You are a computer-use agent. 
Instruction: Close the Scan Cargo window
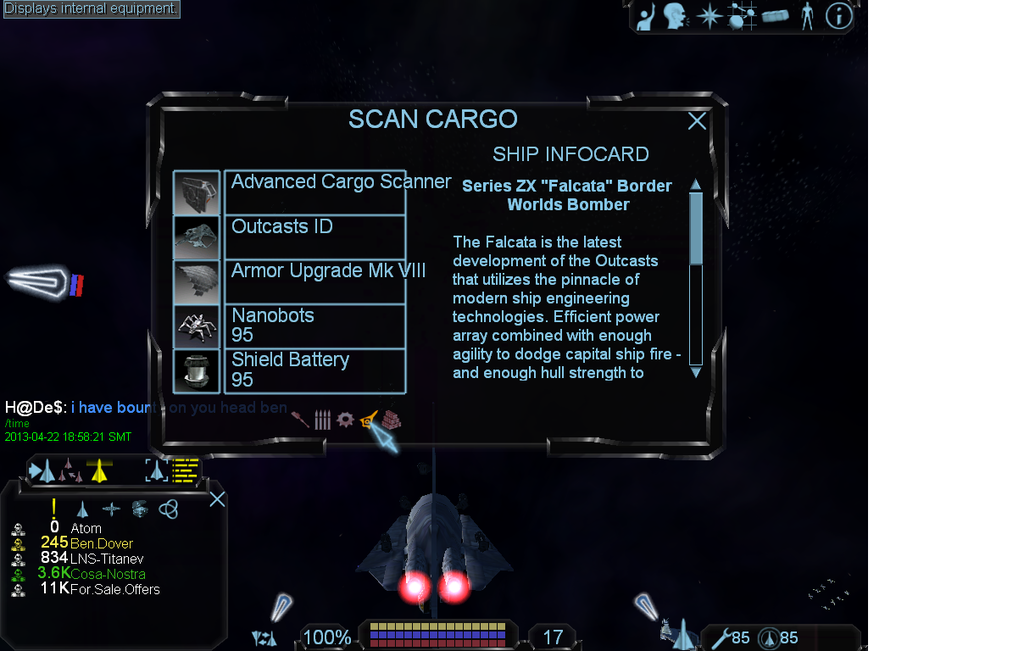697,121
